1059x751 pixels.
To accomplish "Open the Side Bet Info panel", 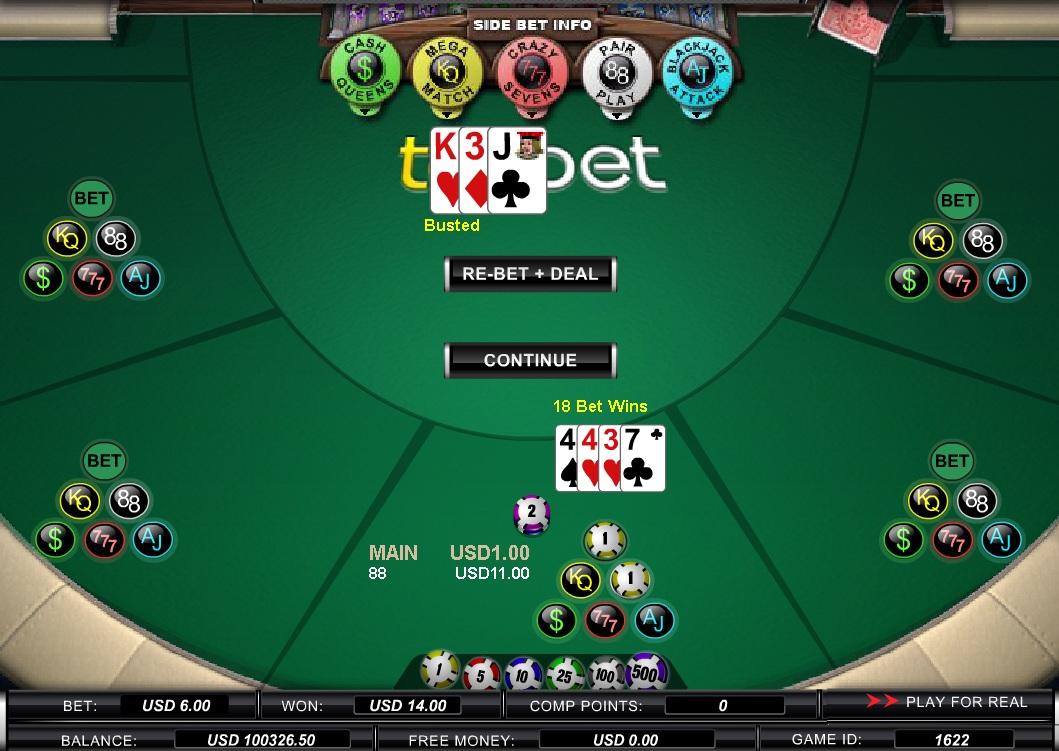I will 530,24.
